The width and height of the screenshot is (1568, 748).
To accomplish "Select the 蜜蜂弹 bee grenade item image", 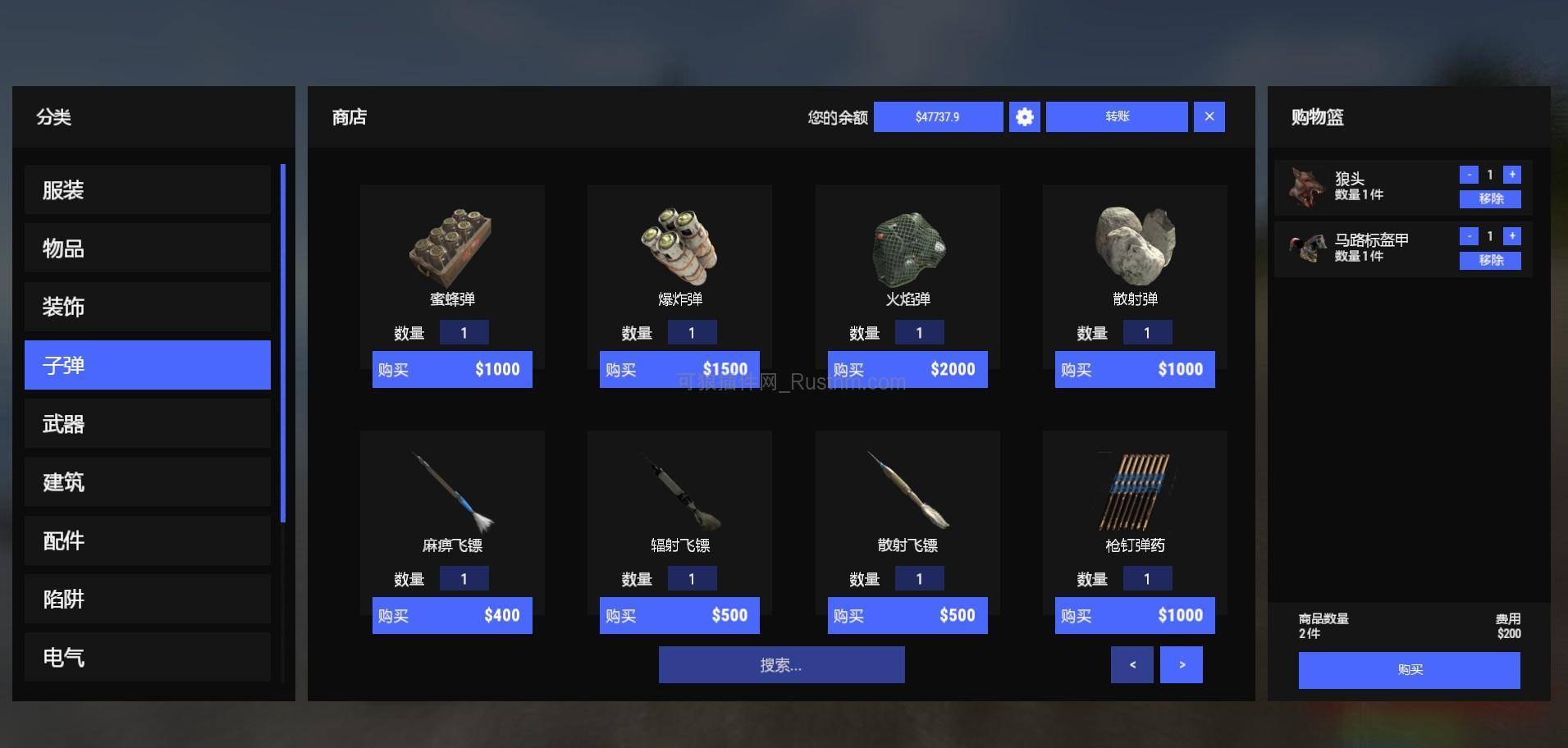I will pyautogui.click(x=452, y=242).
